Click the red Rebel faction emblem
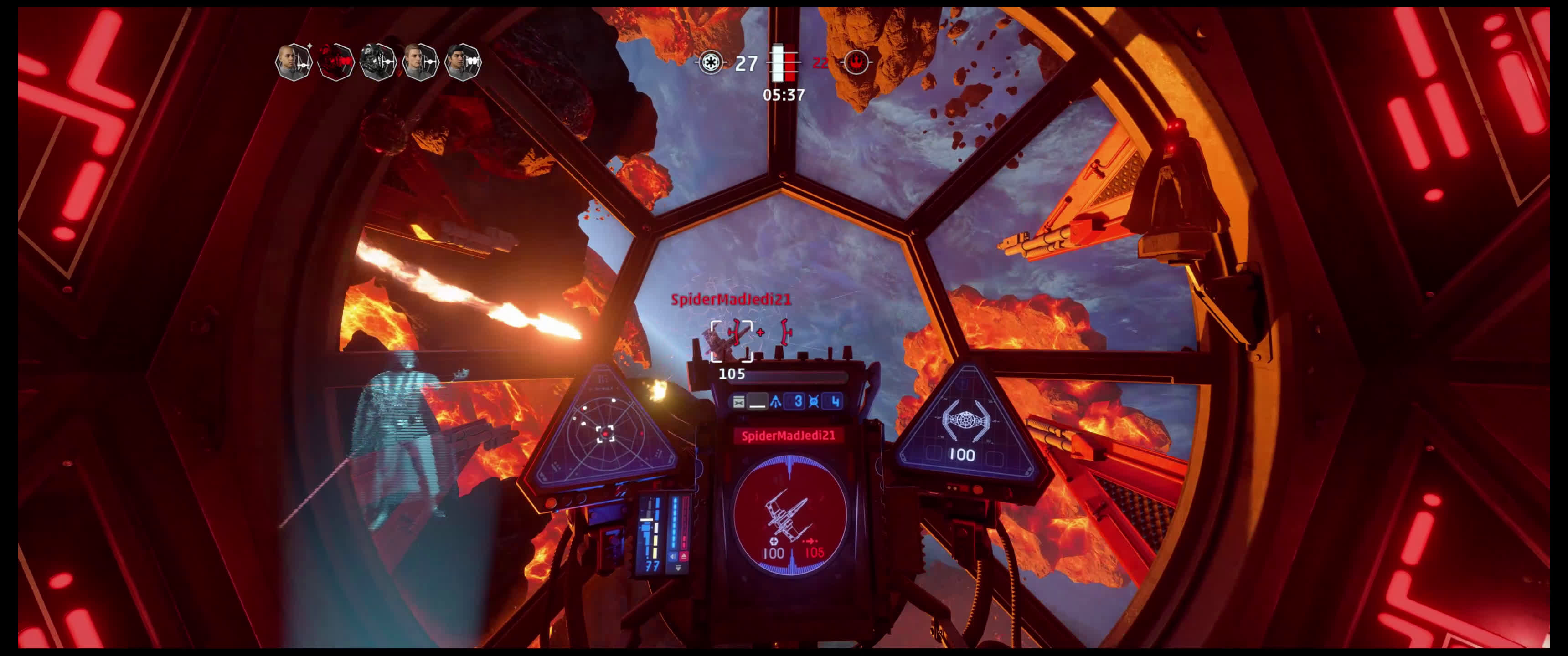1568x656 pixels. 856,62
